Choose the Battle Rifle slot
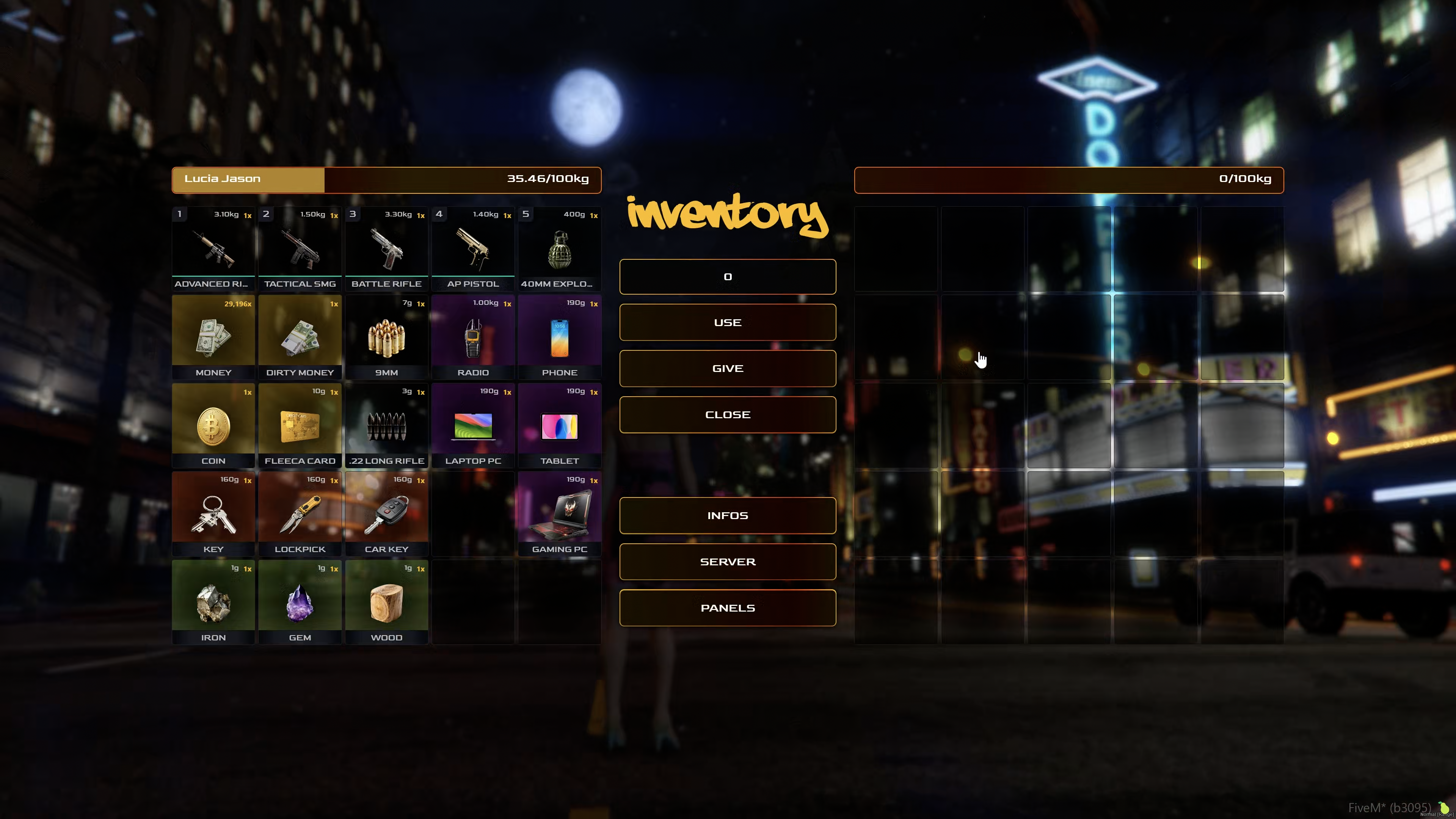Screen dimensions: 1456x819 pyautogui.click(x=386, y=249)
